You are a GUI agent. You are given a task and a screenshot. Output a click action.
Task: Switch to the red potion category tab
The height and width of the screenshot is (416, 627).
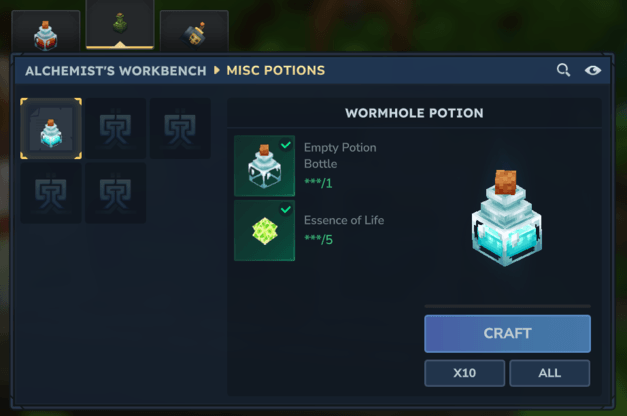44,34
